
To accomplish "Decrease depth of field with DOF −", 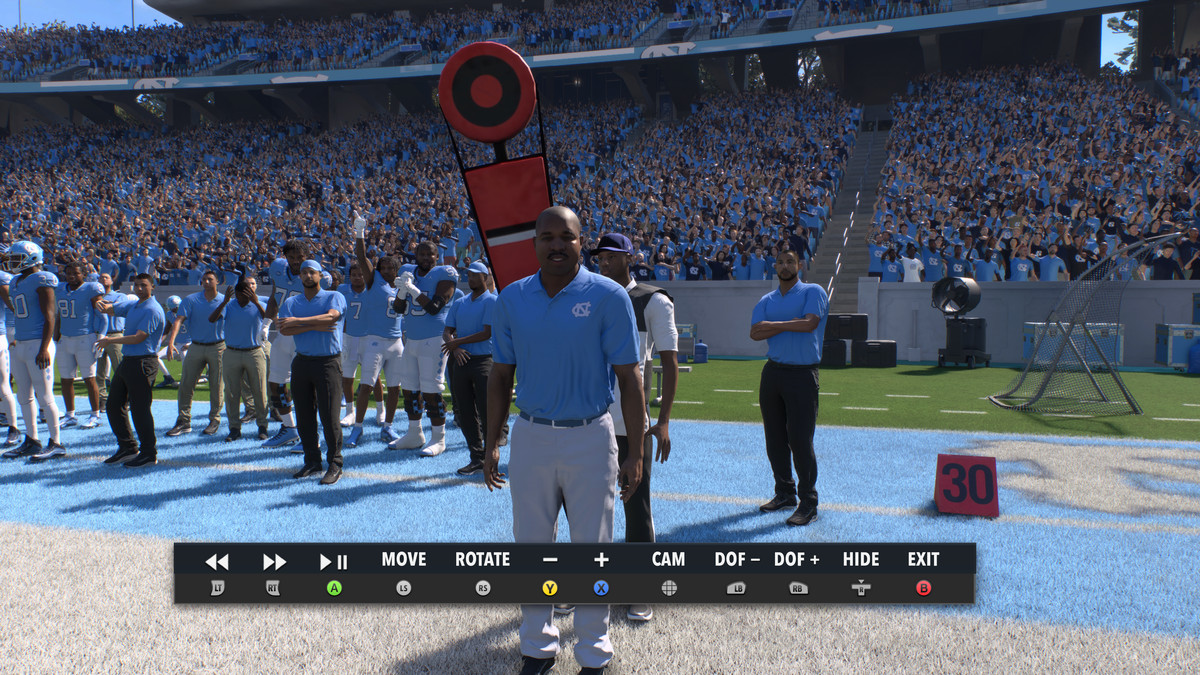I will (x=737, y=560).
